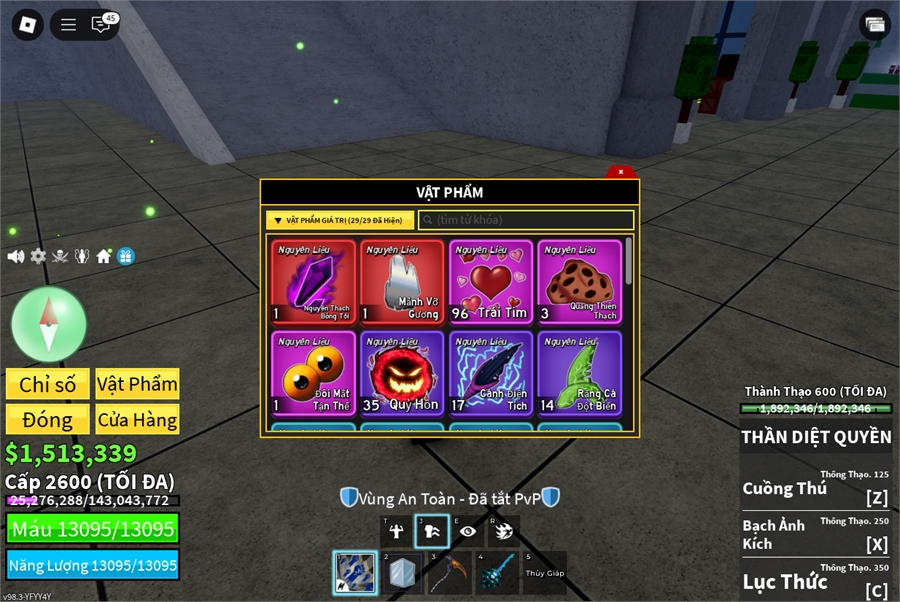
Task: Pick the Răng Cá Đớt Biển item
Action: [x=580, y=373]
